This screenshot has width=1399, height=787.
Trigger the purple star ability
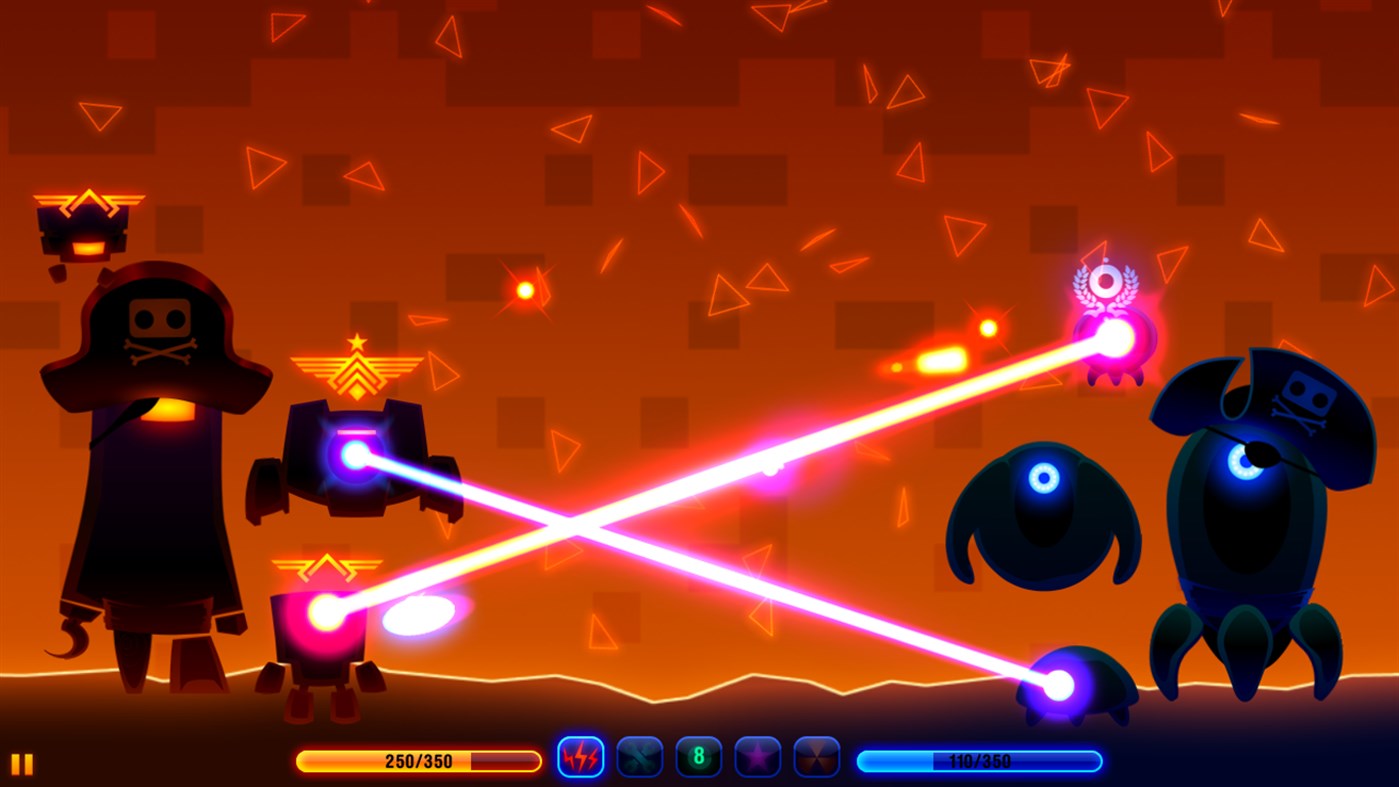coord(757,758)
